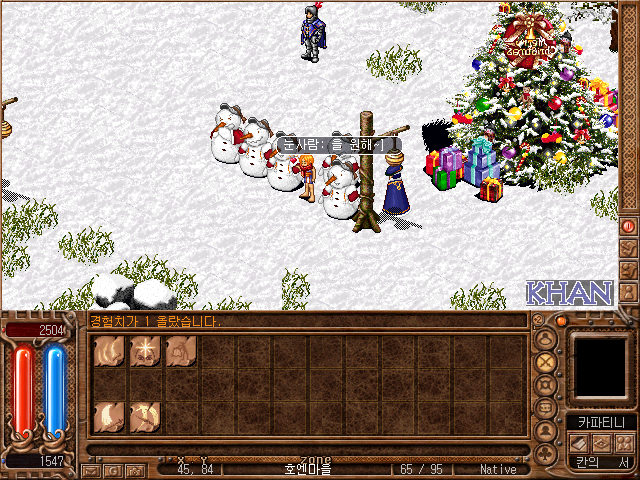Click the four-dots icon under the portrait

pos(622,442)
